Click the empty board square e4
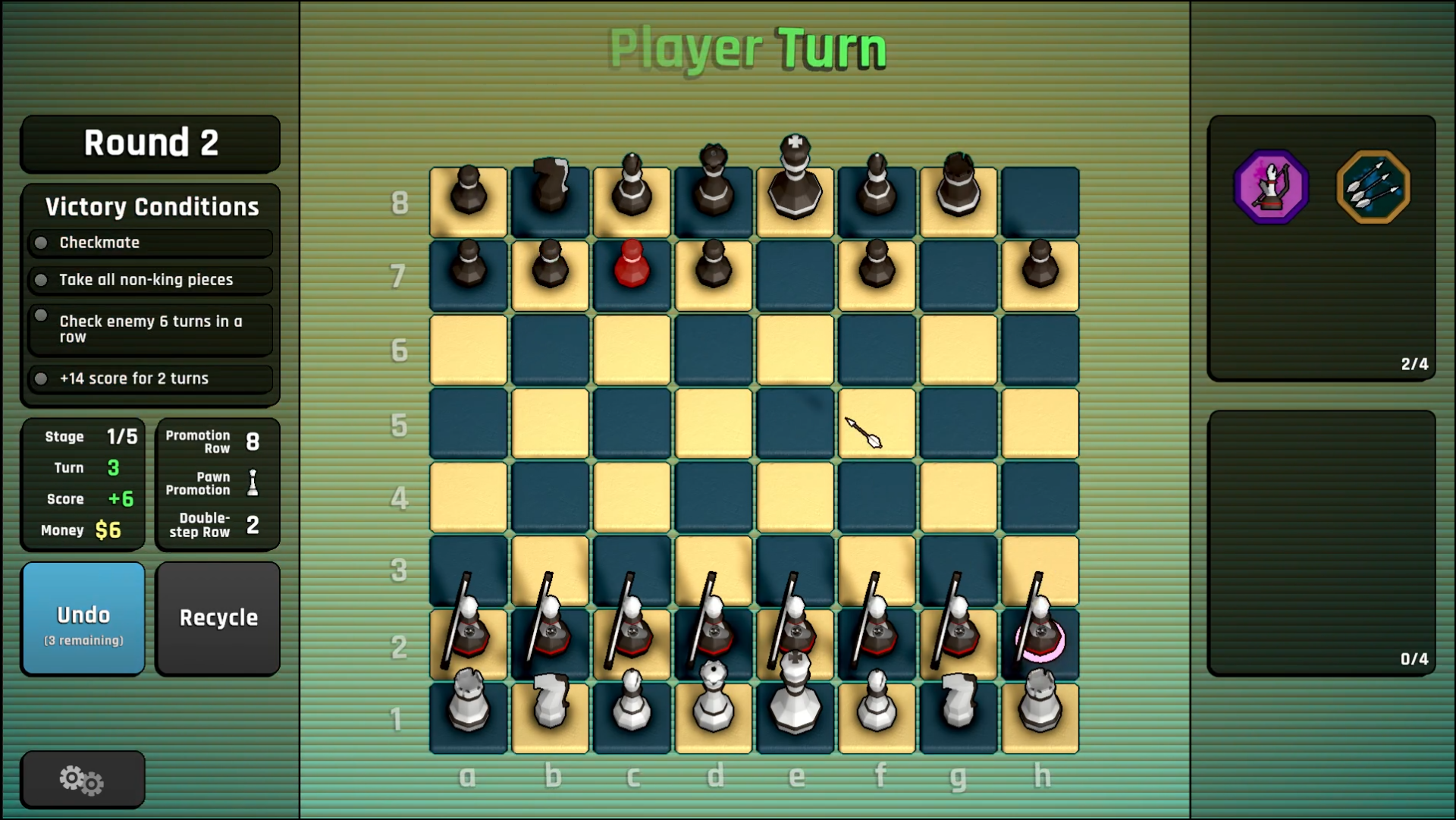1456x820 pixels. click(x=795, y=498)
